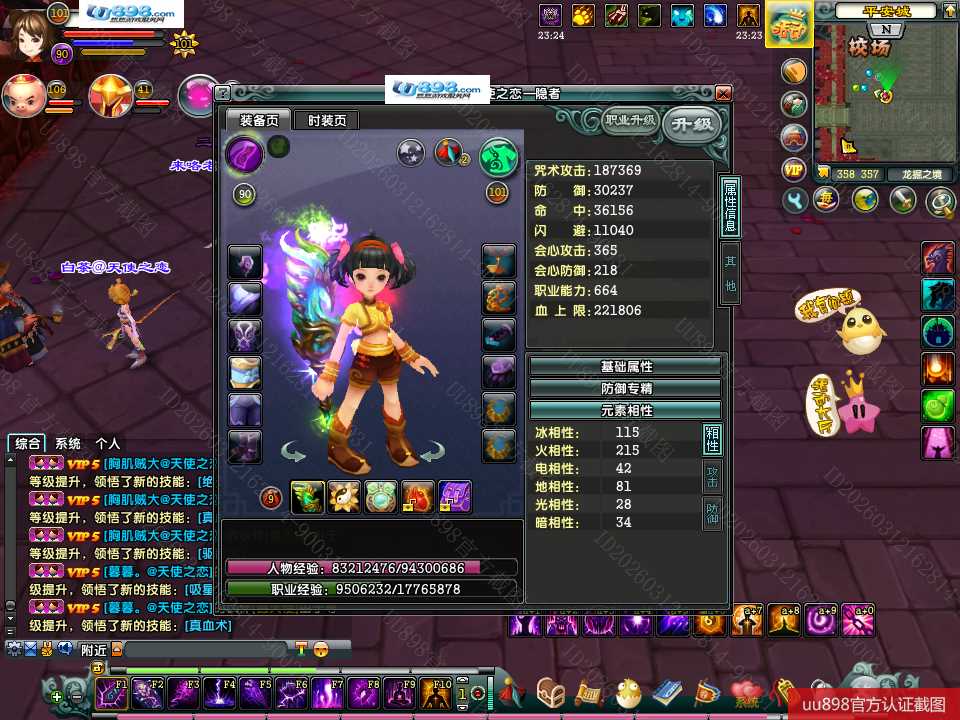Open the VIP menu icon
Screen dimensions: 960x720
pyautogui.click(x=795, y=170)
